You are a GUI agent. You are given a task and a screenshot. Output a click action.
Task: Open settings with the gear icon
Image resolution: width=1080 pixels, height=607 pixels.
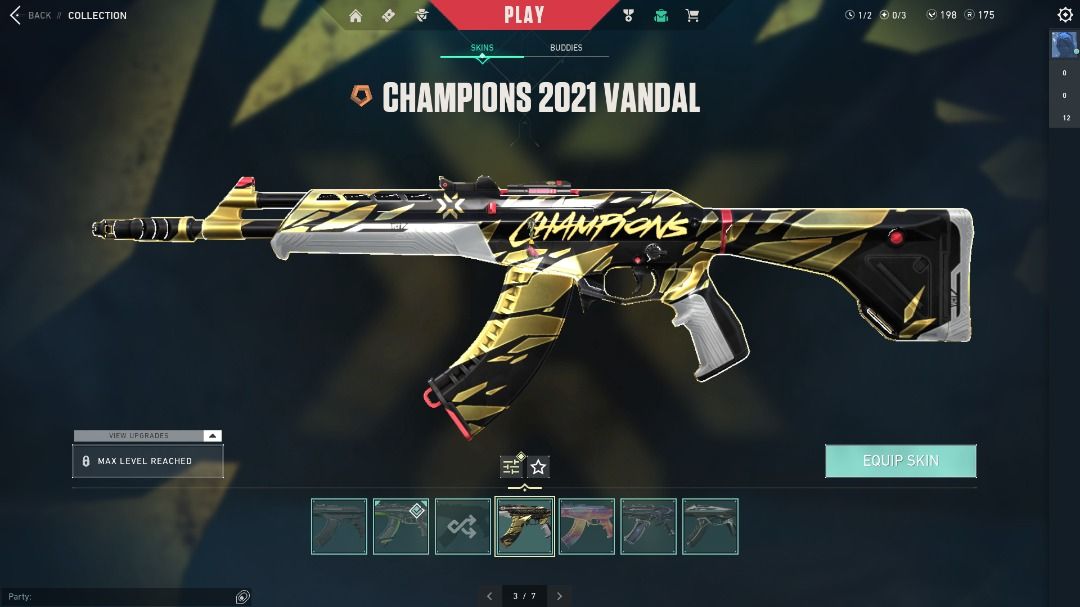pyautogui.click(x=1065, y=15)
